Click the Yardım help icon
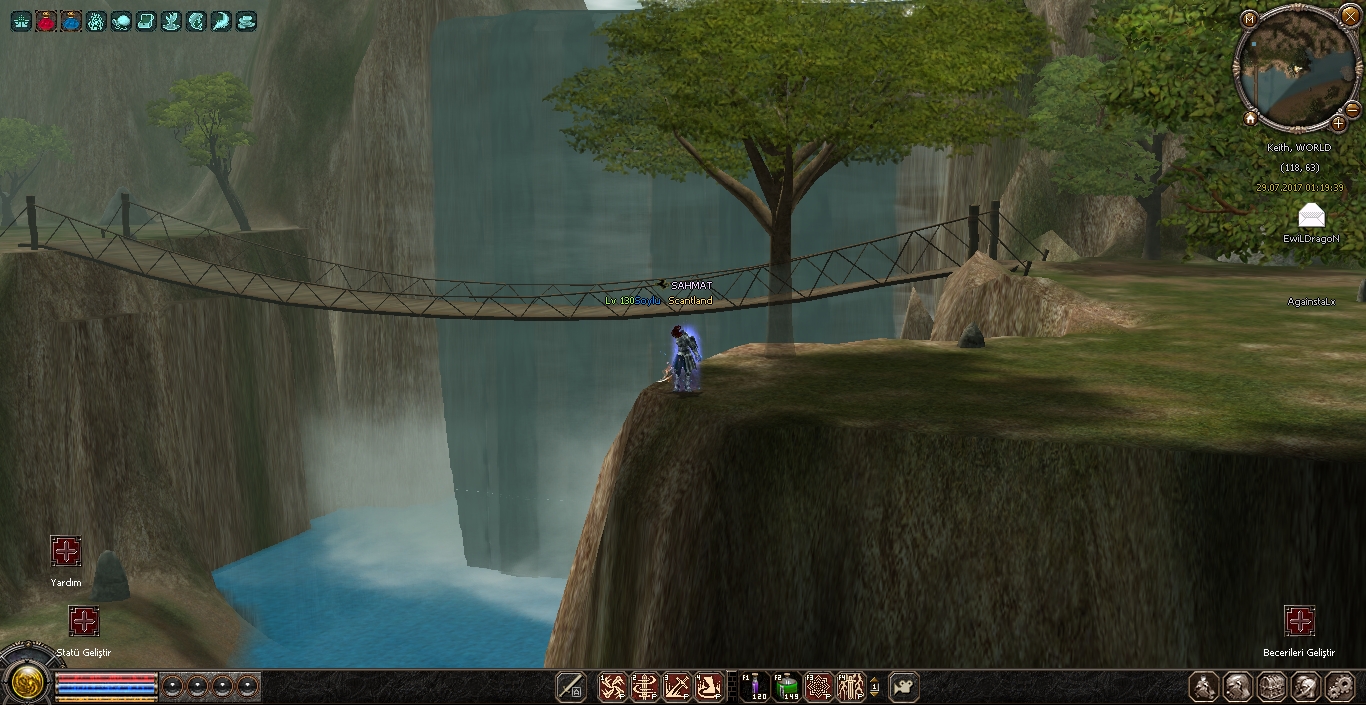1366x705 pixels. click(x=66, y=551)
